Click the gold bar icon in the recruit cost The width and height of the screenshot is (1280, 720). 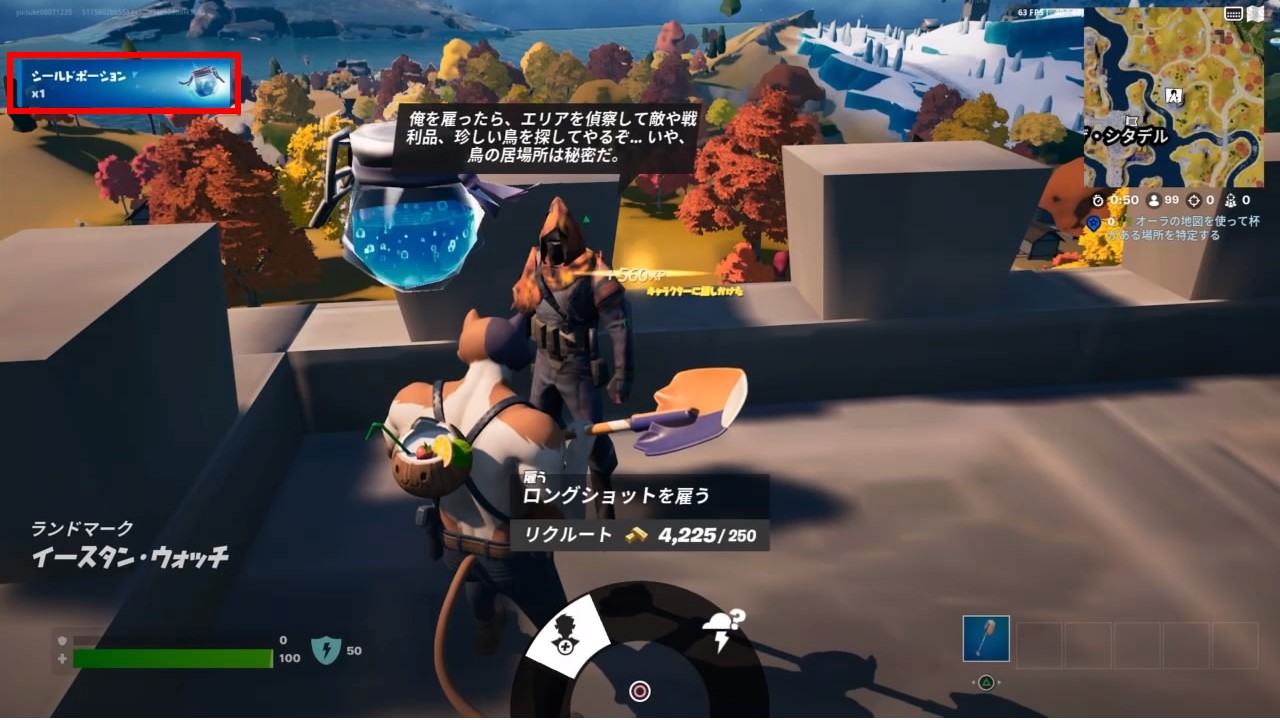(637, 536)
